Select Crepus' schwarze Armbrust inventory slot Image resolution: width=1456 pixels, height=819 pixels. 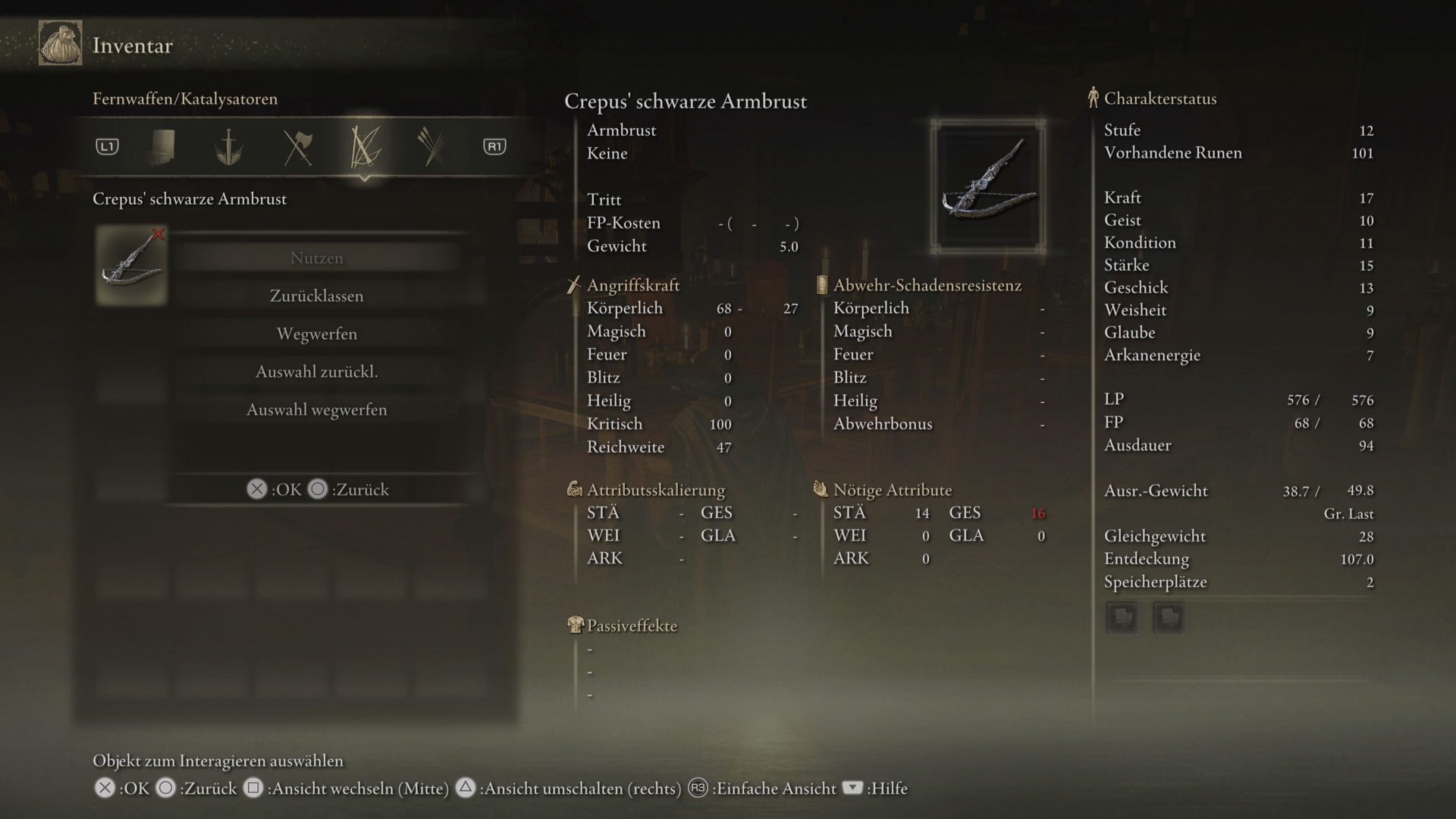[131, 265]
